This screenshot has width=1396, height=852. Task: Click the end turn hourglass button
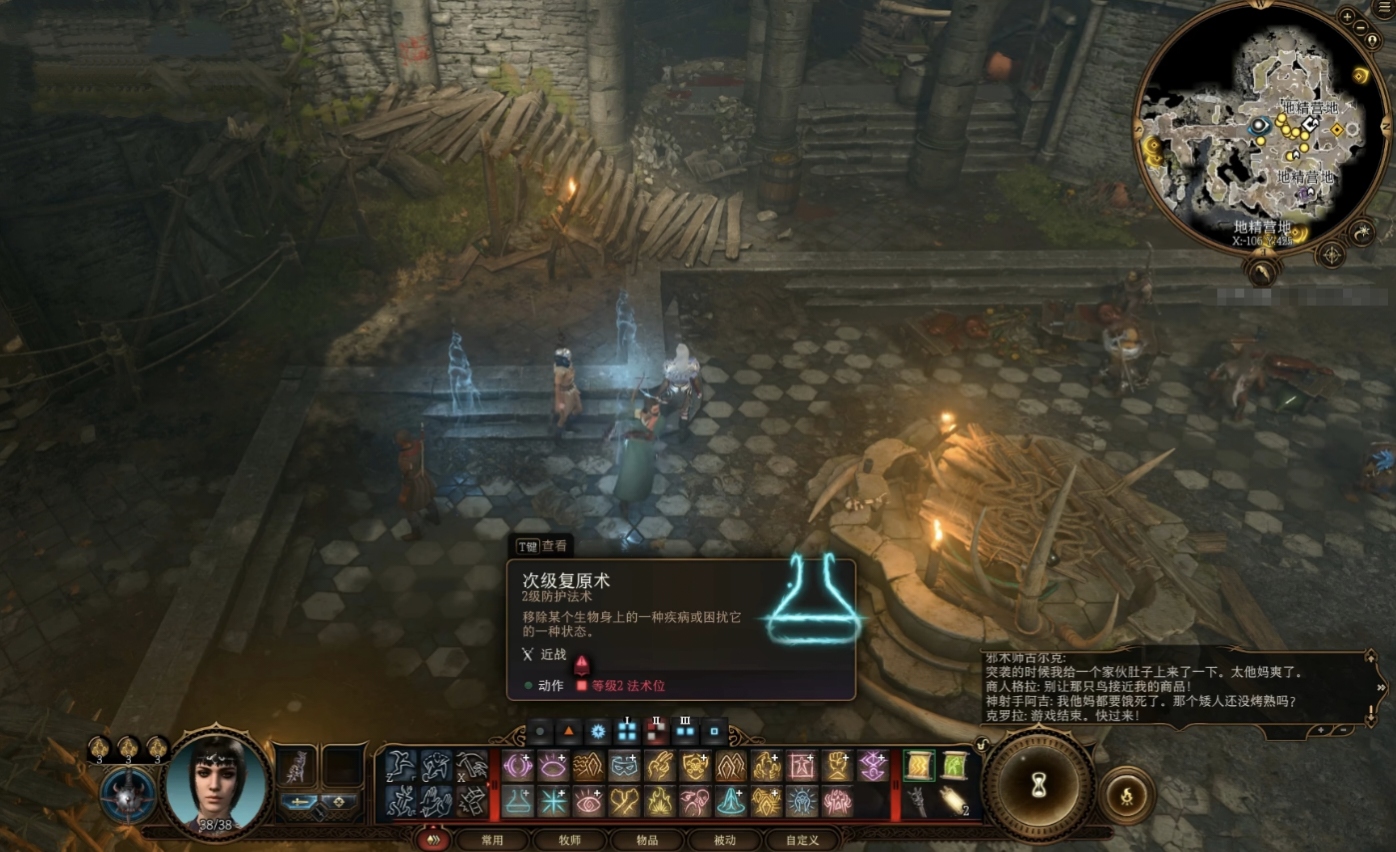coord(1039,787)
